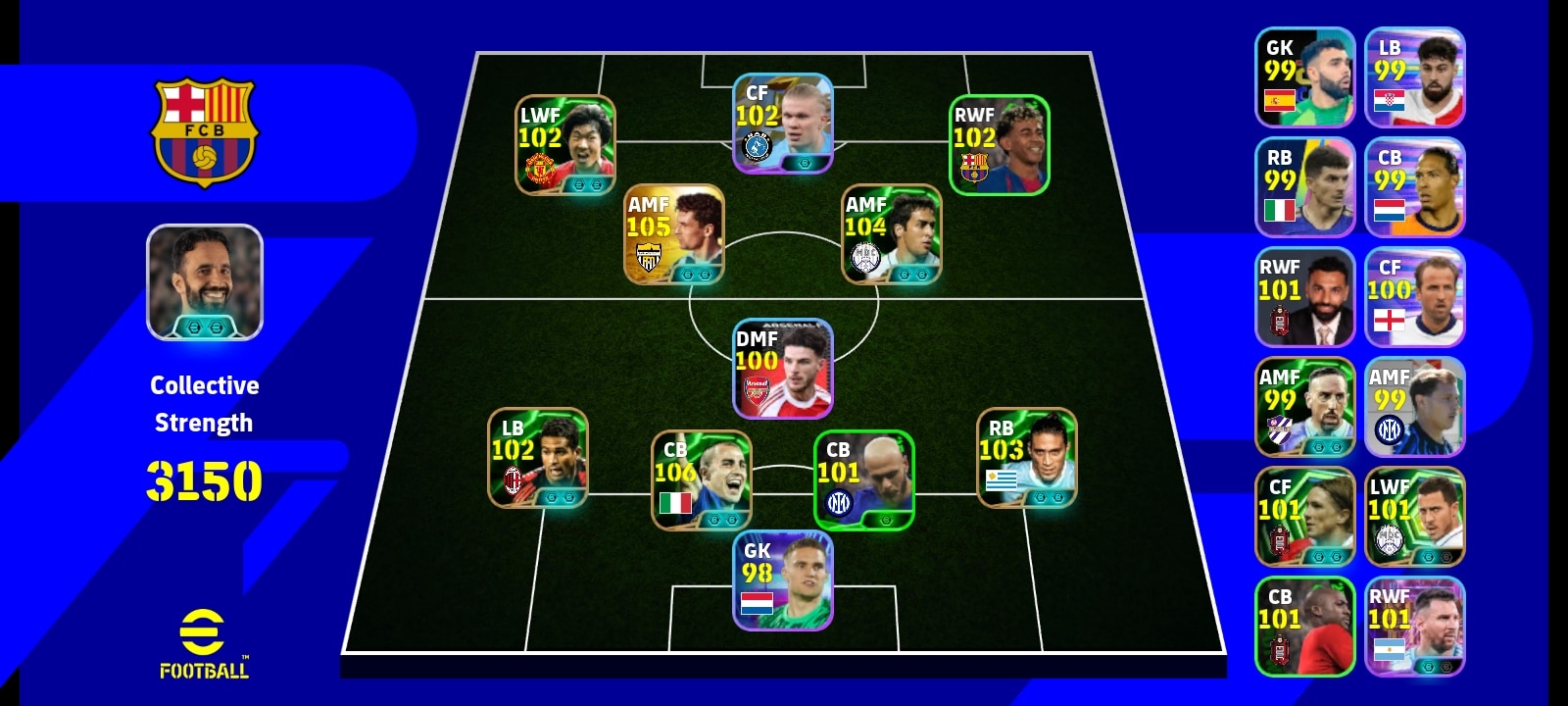The width and height of the screenshot is (1568, 706).
Task: Choose the LWF 102 player card
Action: (565, 145)
